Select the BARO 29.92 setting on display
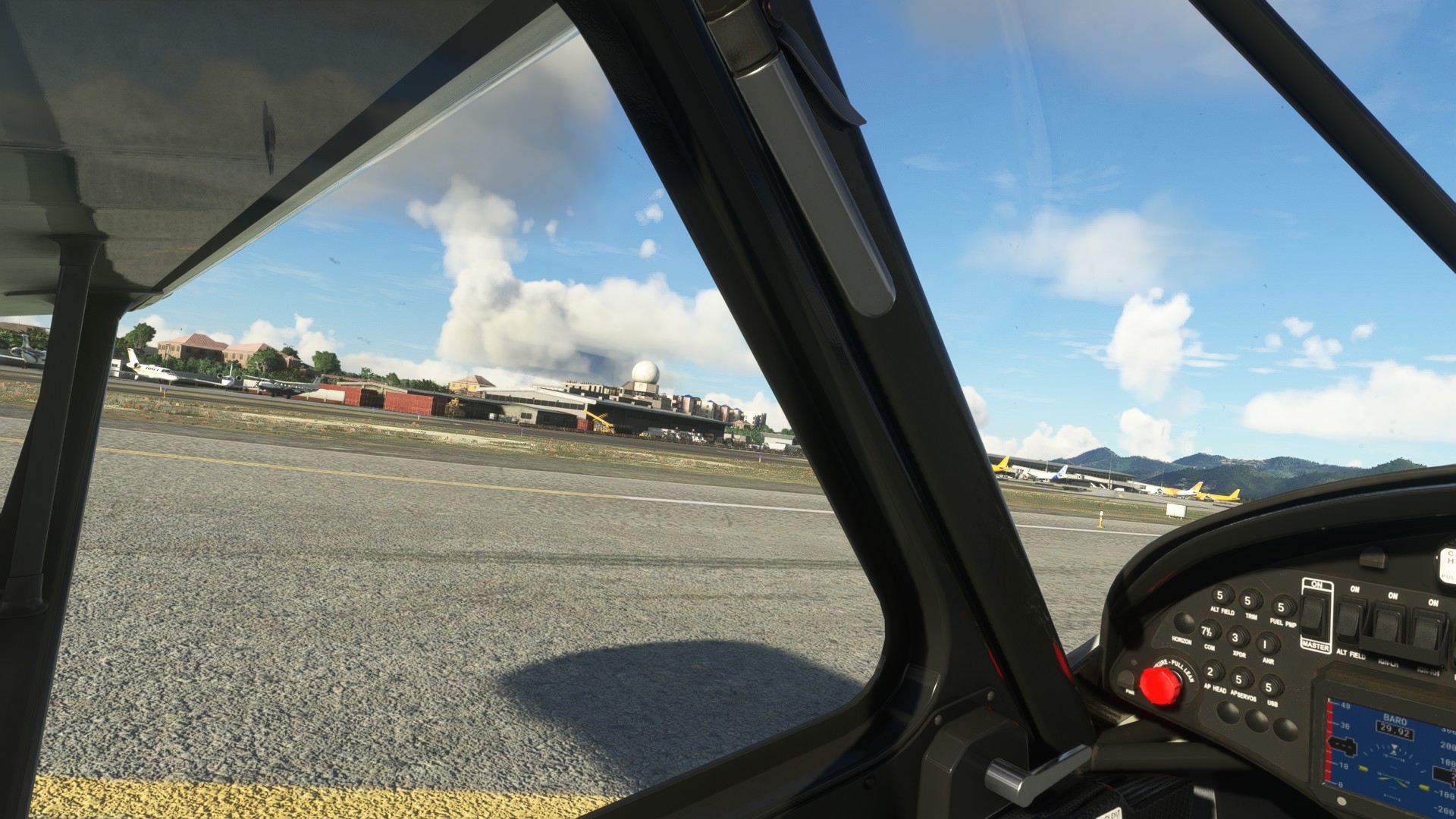Viewport: 1456px width, 819px height. click(x=1395, y=731)
